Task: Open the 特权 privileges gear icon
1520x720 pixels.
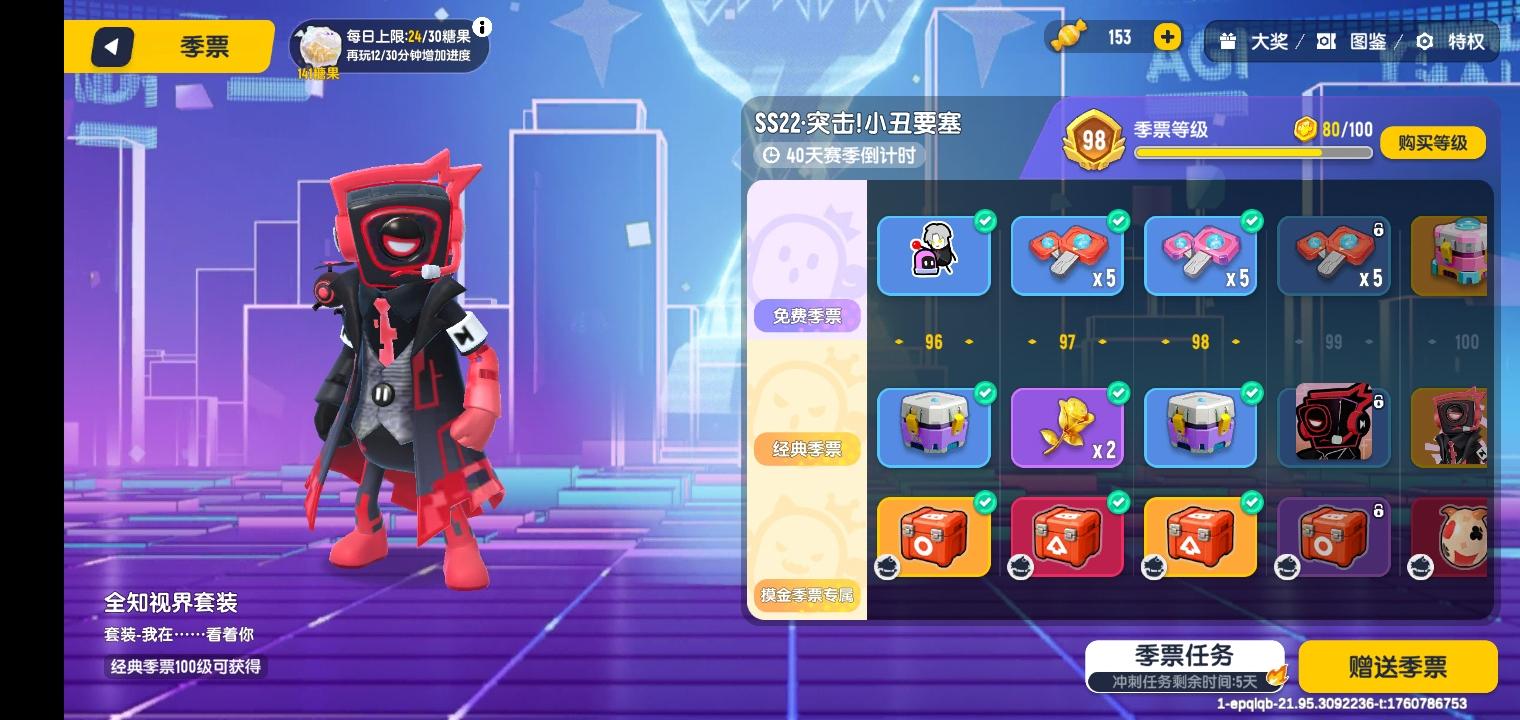Action: (1424, 42)
